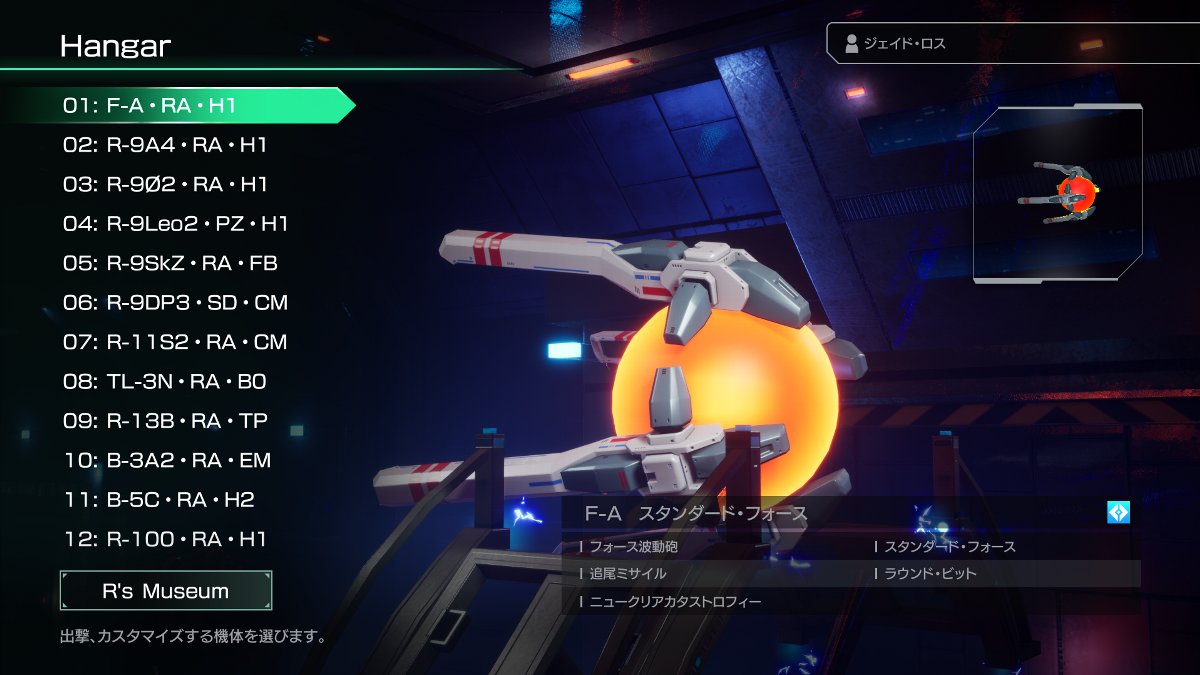Choose ship 10: B-3A2 • RA • EM
The height and width of the screenshot is (675, 1200).
(167, 461)
